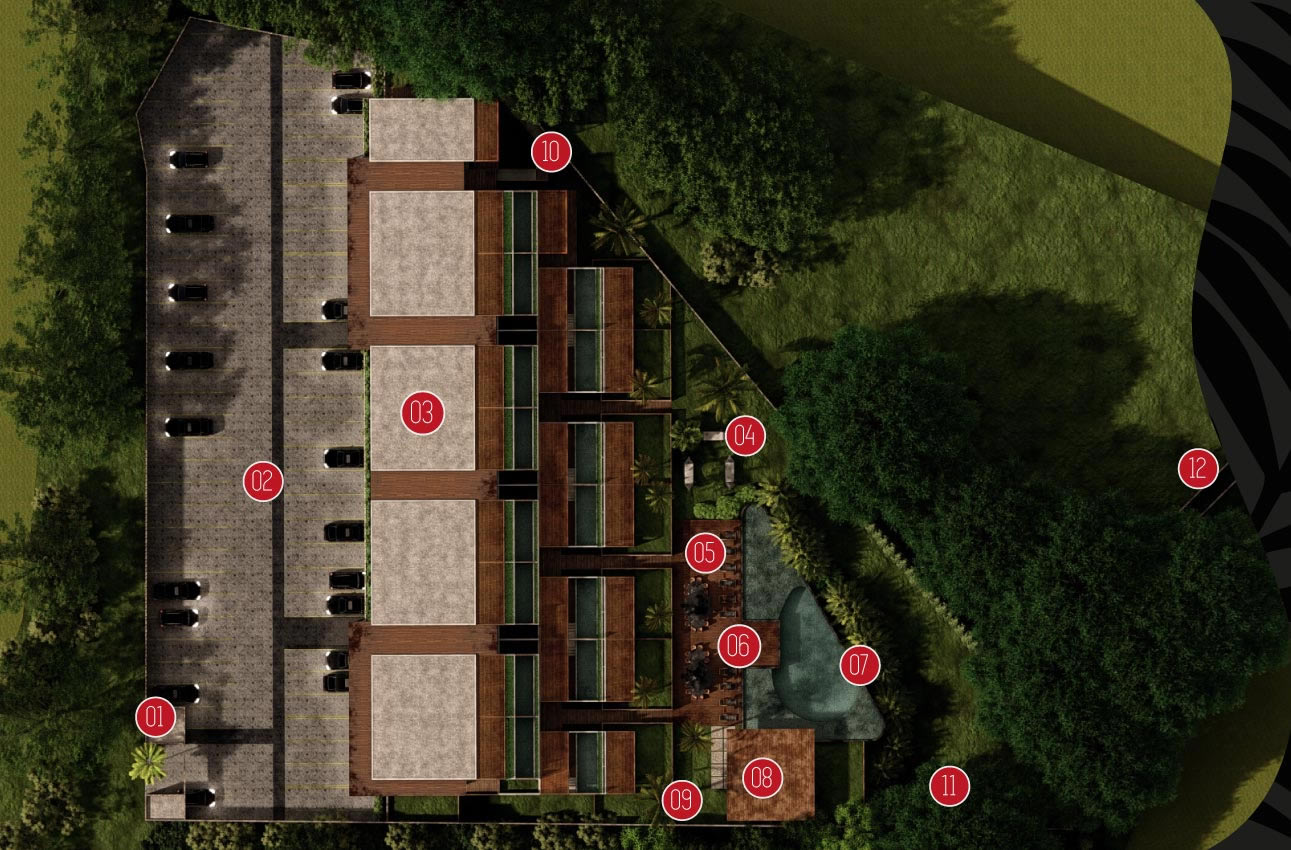Open map marker number 12
Image resolution: width=1291 pixels, height=850 pixels.
pos(1198,467)
